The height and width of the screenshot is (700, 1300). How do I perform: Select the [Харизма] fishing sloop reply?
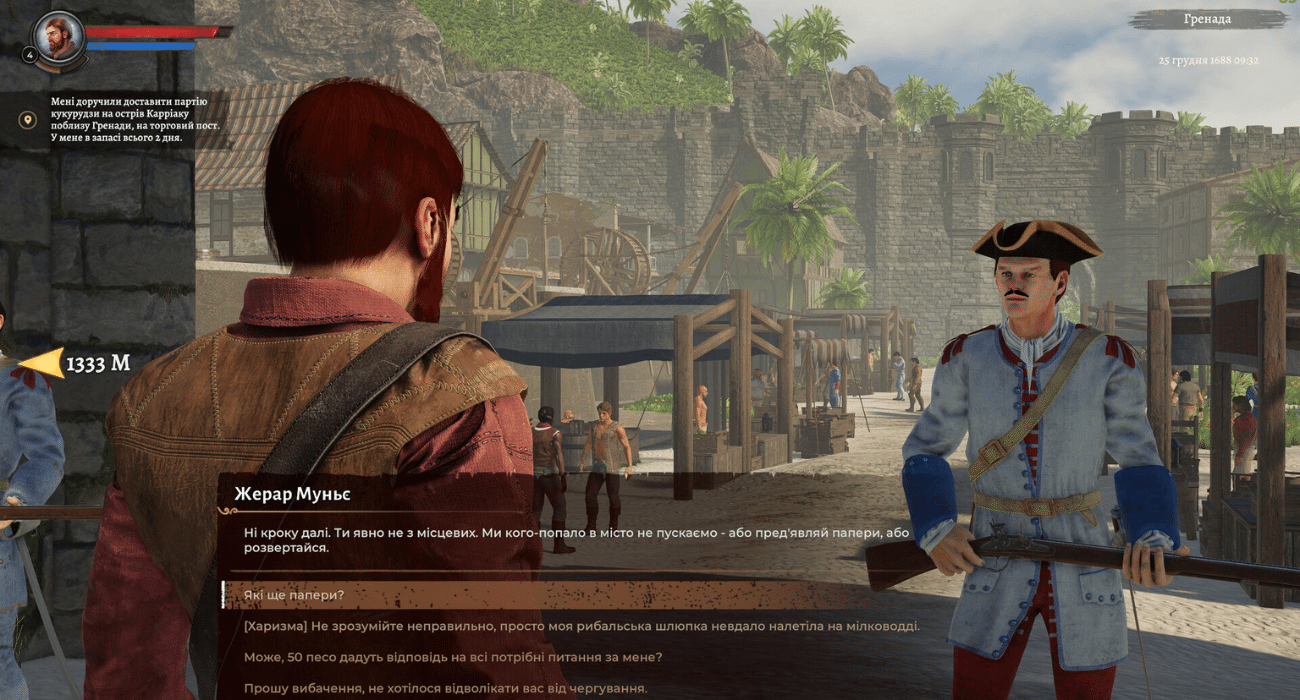581,626
